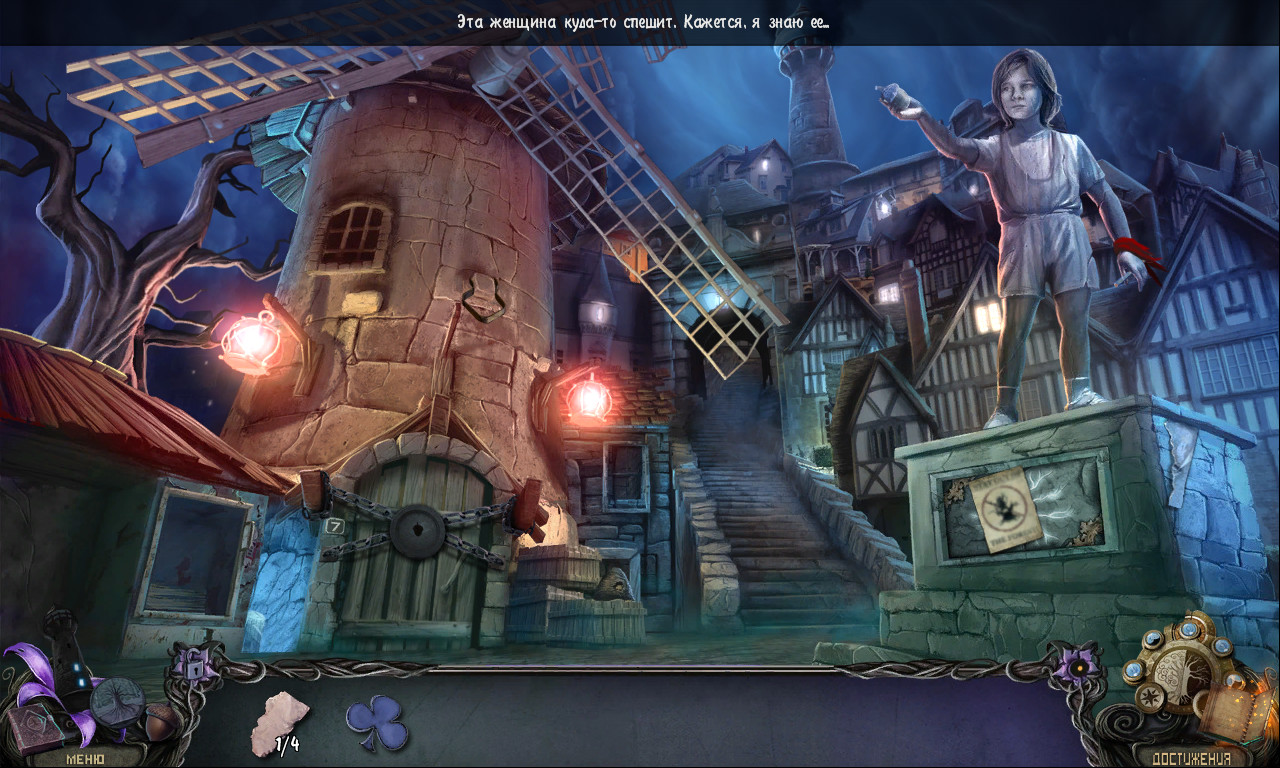The height and width of the screenshot is (768, 1280).
Task: Pick the blue clover item in inventory
Action: tap(376, 722)
